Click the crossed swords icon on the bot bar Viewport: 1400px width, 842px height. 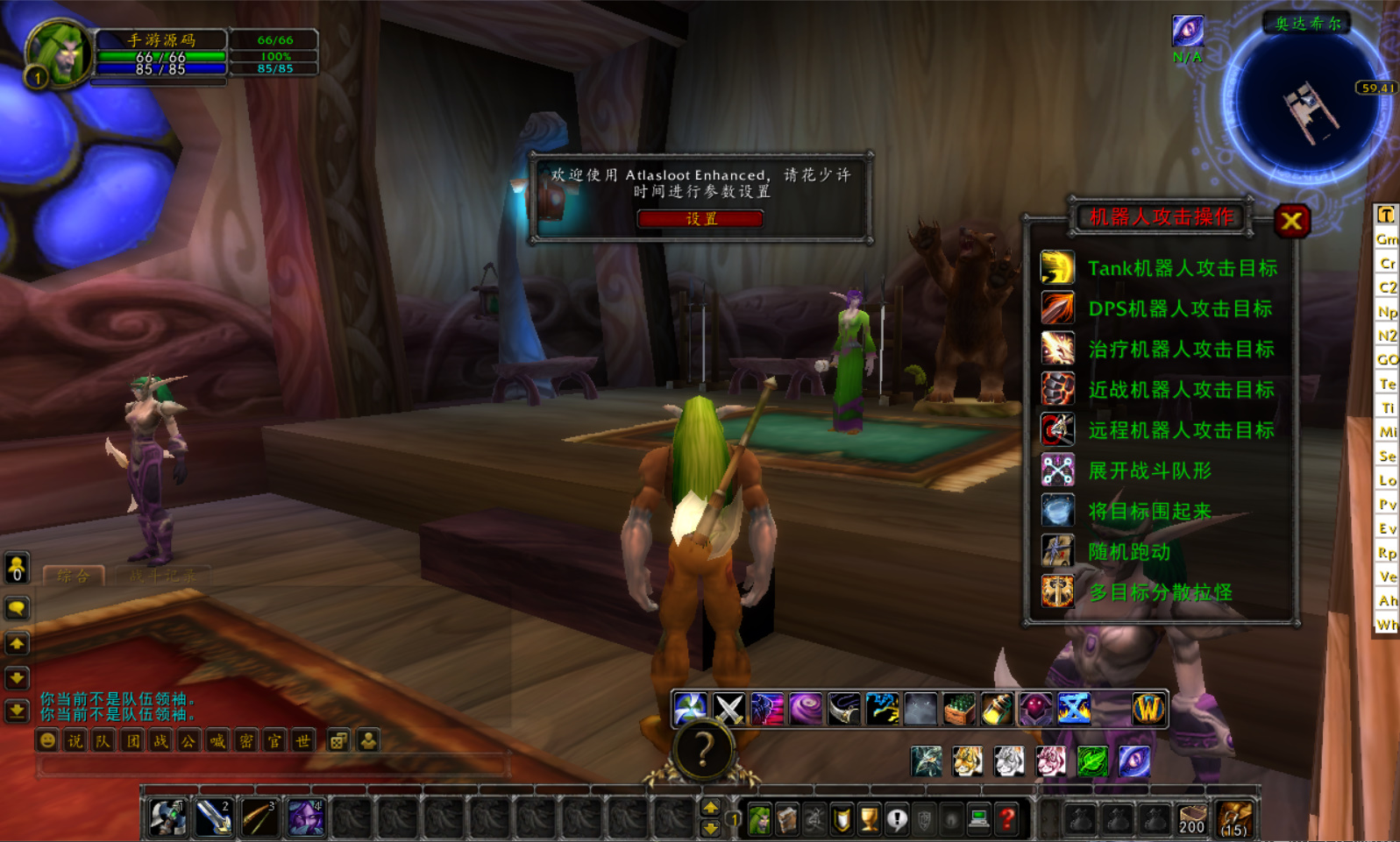point(728,709)
